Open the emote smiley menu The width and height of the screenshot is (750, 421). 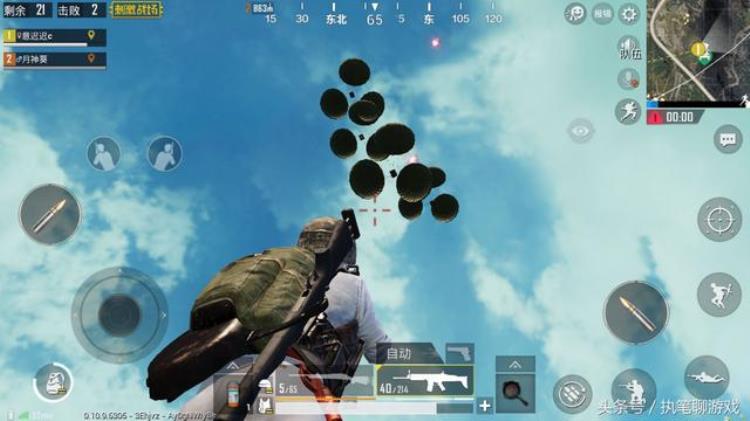tap(576, 14)
